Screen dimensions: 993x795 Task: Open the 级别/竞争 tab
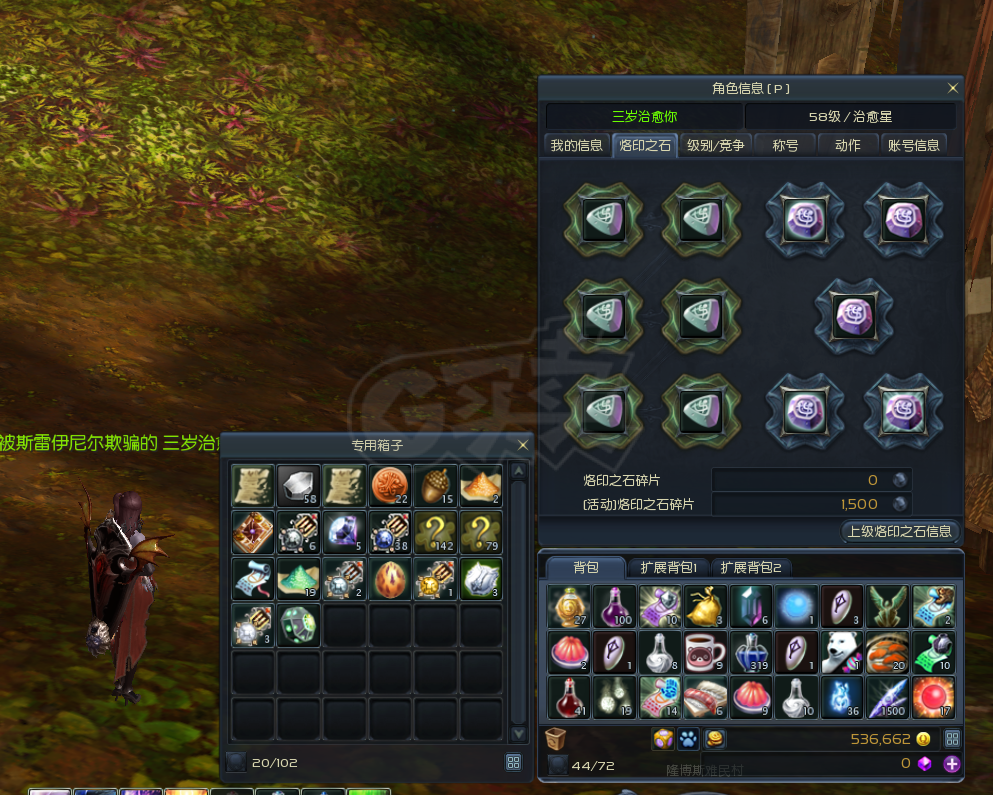(x=715, y=145)
